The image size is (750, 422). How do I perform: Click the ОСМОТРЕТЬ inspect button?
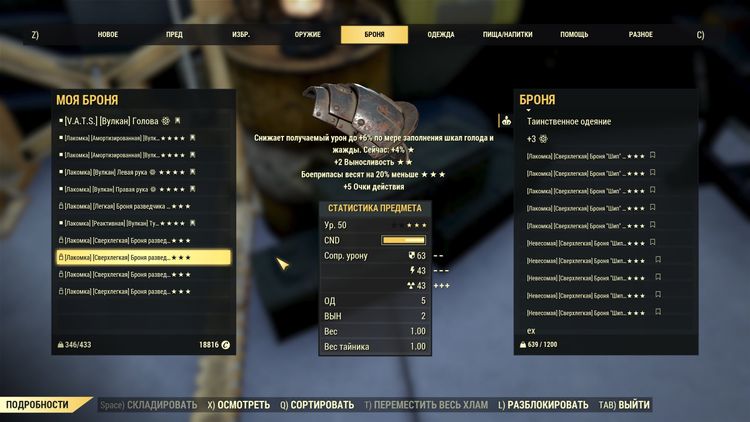(x=238, y=405)
